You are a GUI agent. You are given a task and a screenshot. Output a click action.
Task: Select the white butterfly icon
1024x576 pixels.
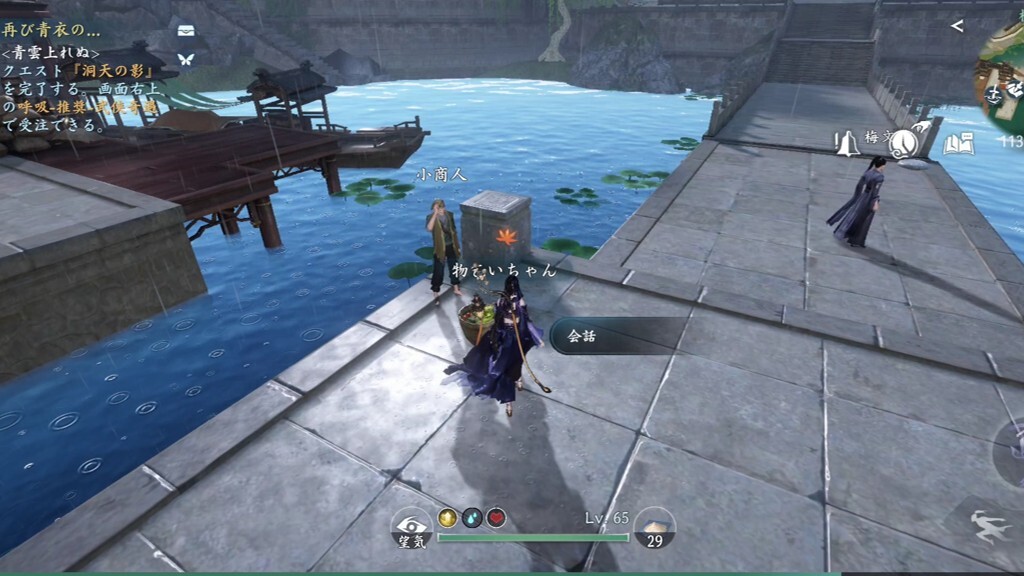click(x=185, y=59)
